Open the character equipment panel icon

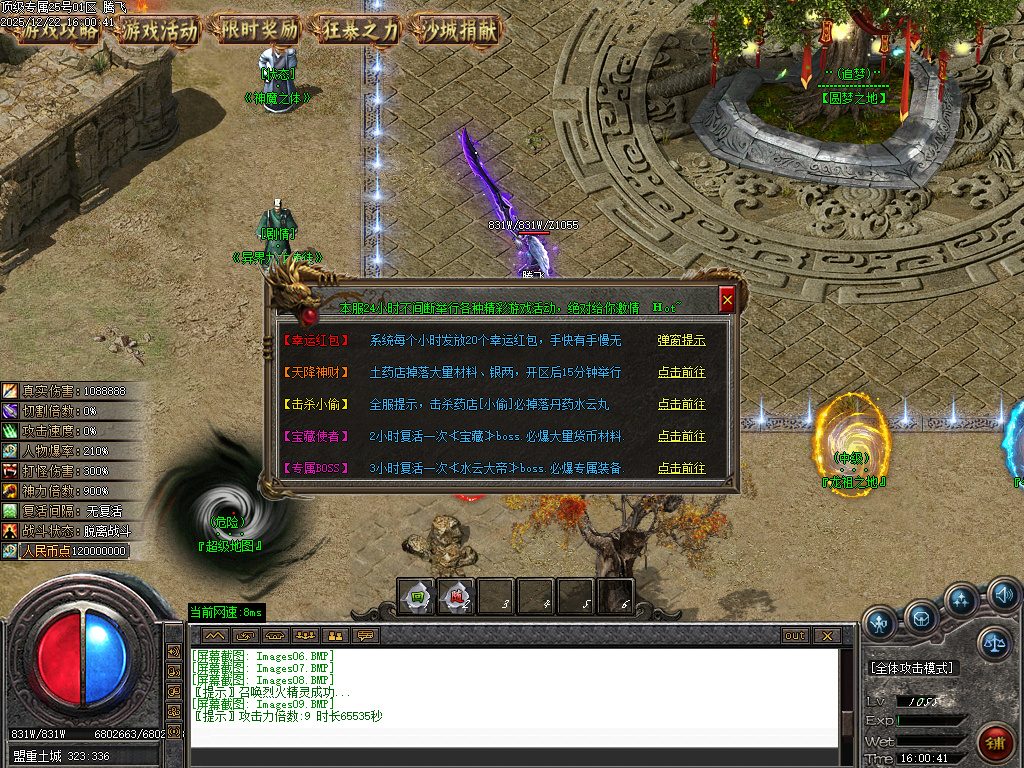click(x=881, y=623)
